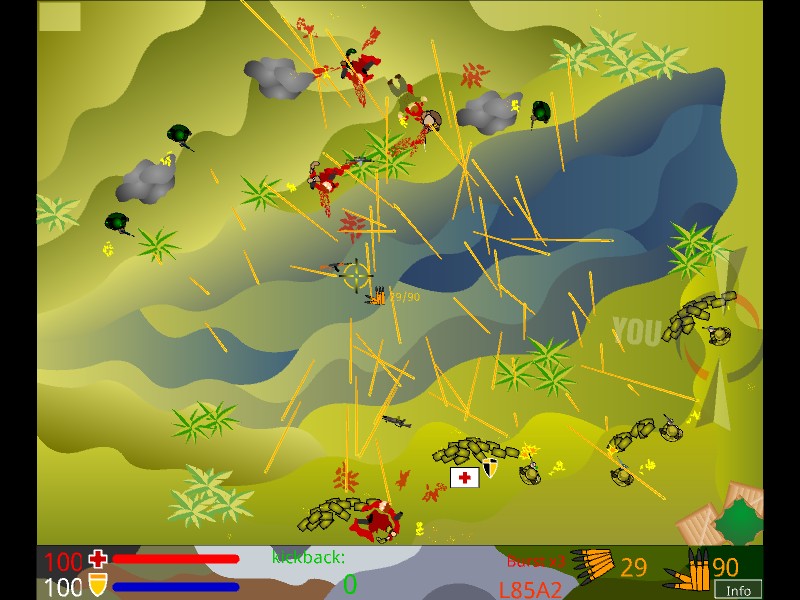Open the Info panel button
The image size is (800, 600).
pyautogui.click(x=738, y=590)
